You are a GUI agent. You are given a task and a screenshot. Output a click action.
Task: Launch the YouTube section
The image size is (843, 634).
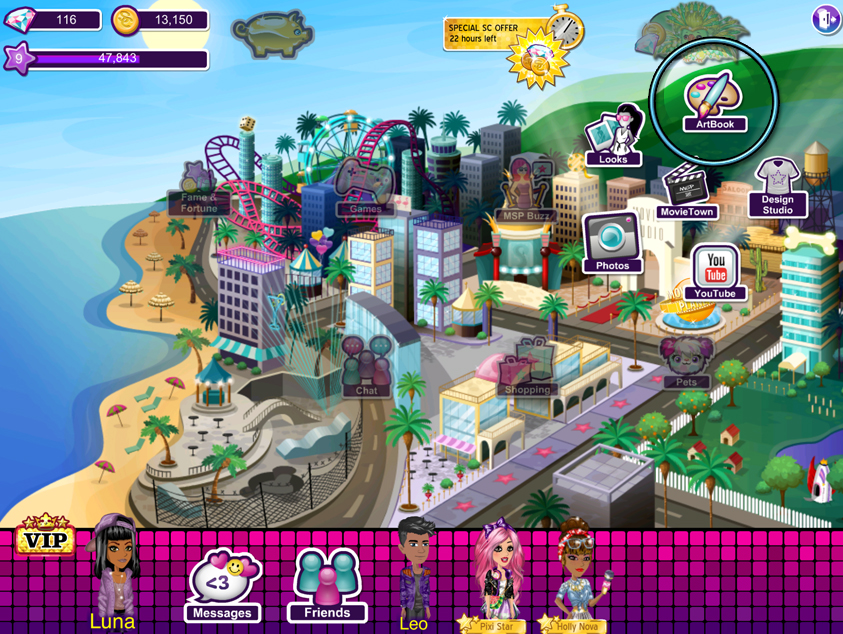(715, 272)
